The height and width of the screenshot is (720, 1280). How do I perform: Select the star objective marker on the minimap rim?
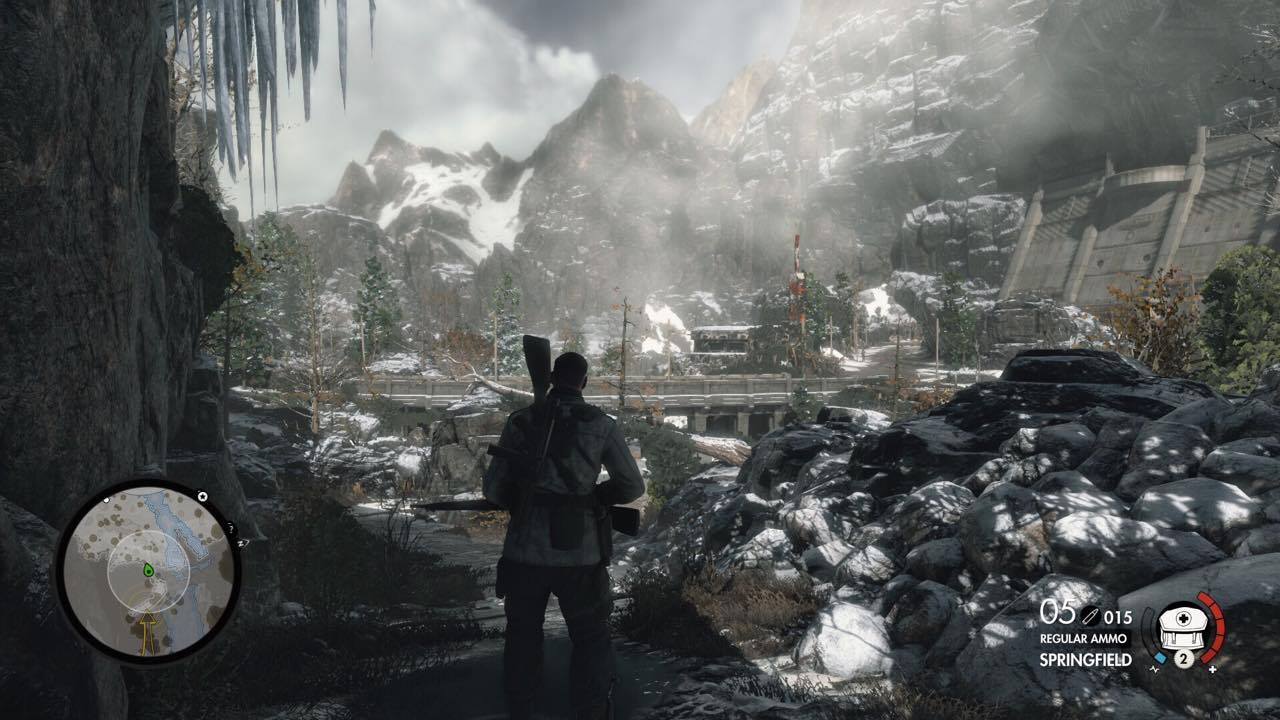tap(202, 496)
